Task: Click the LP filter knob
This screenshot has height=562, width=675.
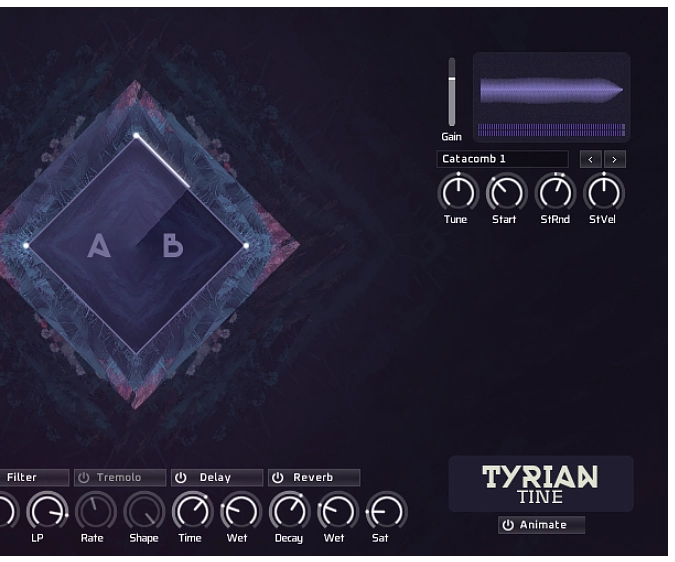Action: (x=46, y=512)
